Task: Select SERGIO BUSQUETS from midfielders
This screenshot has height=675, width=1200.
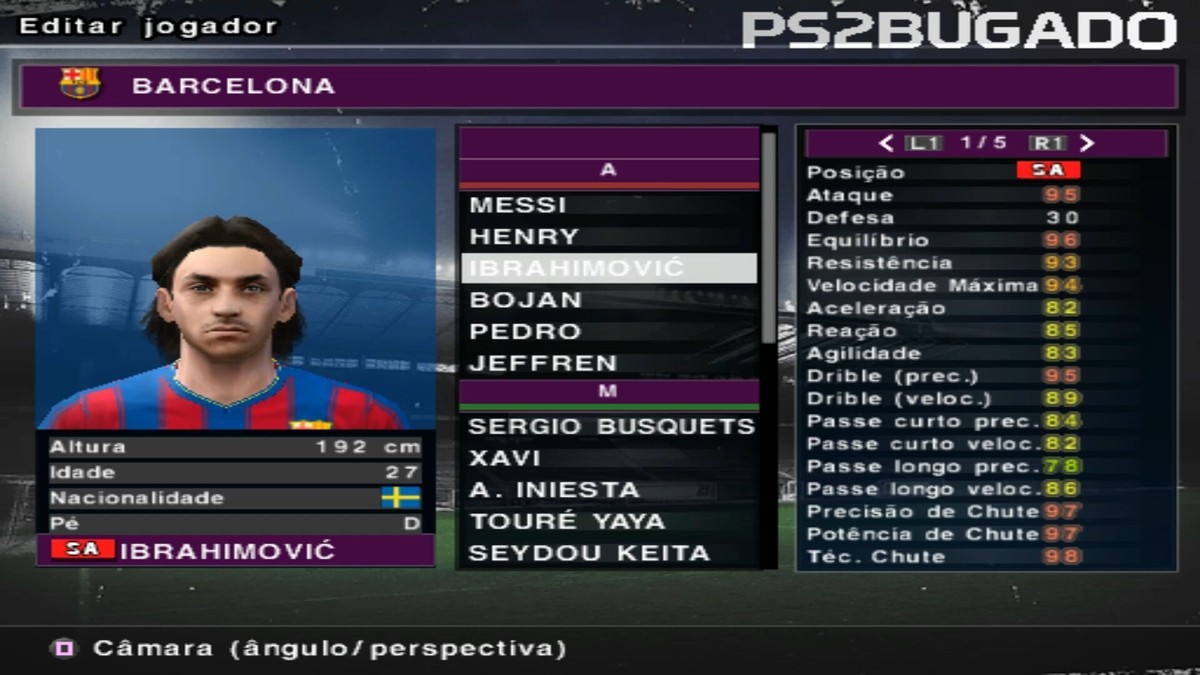Action: 610,427
